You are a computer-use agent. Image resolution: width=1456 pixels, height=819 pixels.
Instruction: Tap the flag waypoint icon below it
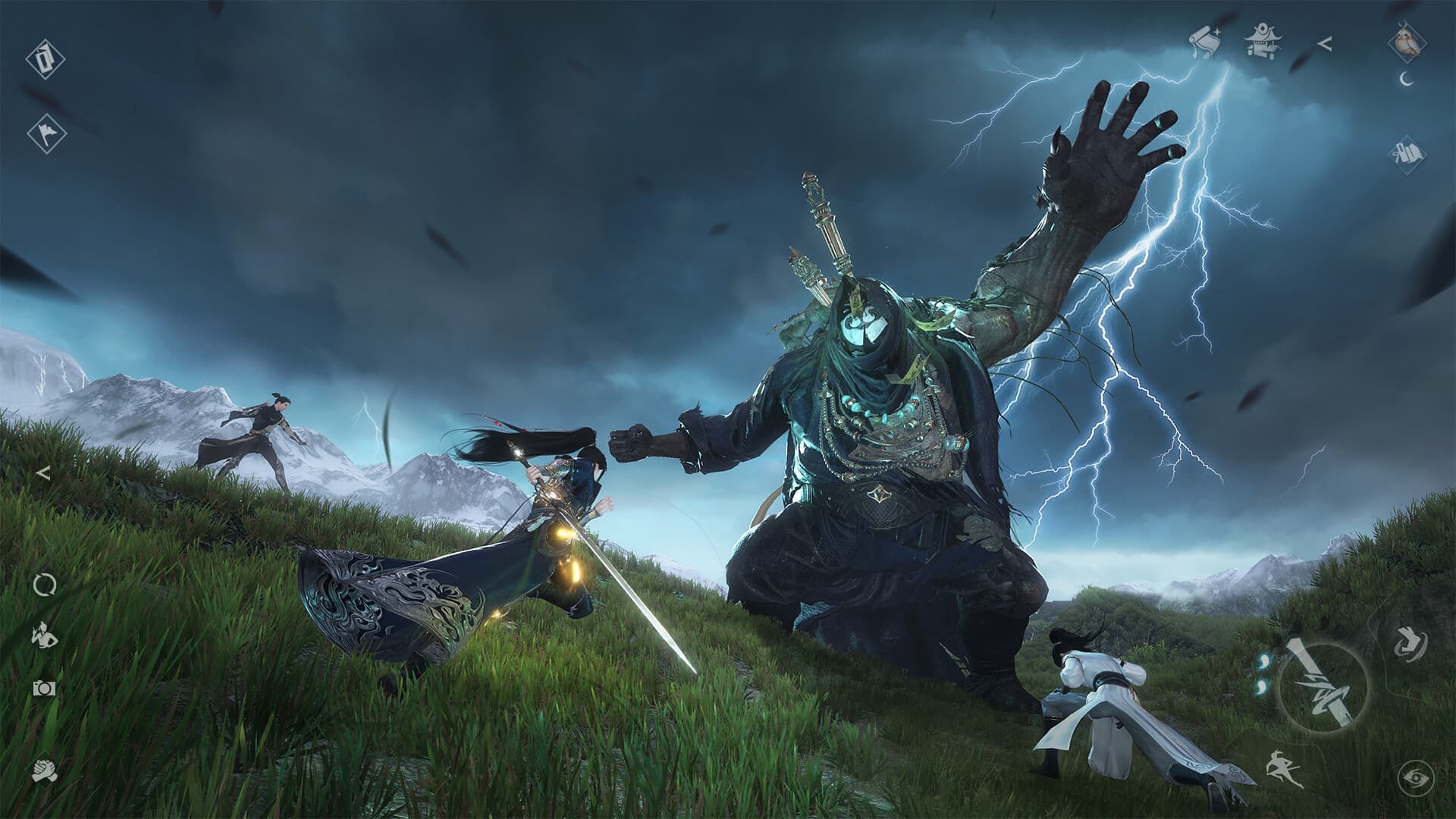tap(45, 133)
